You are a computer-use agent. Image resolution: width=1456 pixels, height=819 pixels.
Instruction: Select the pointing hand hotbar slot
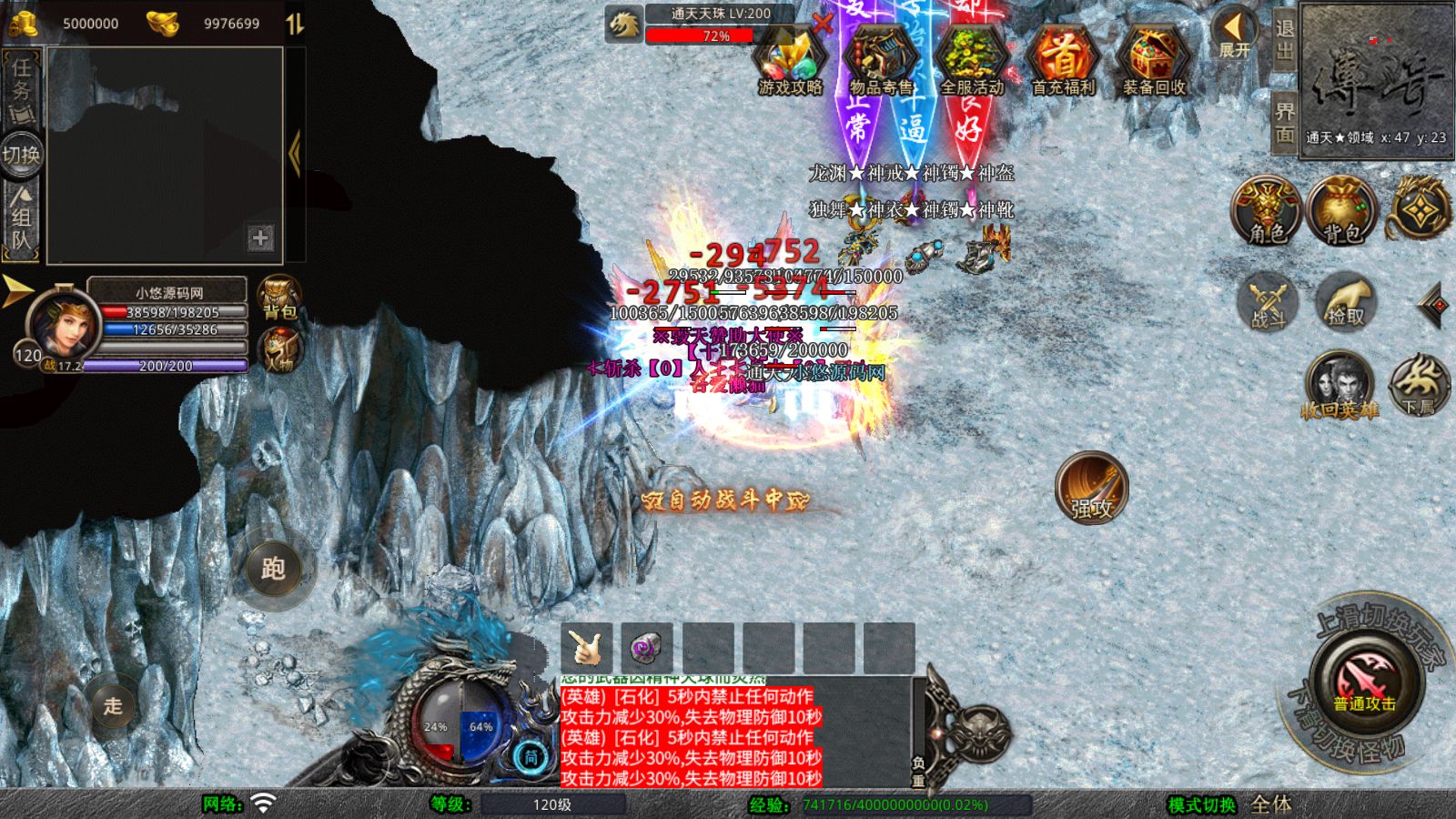tap(587, 648)
